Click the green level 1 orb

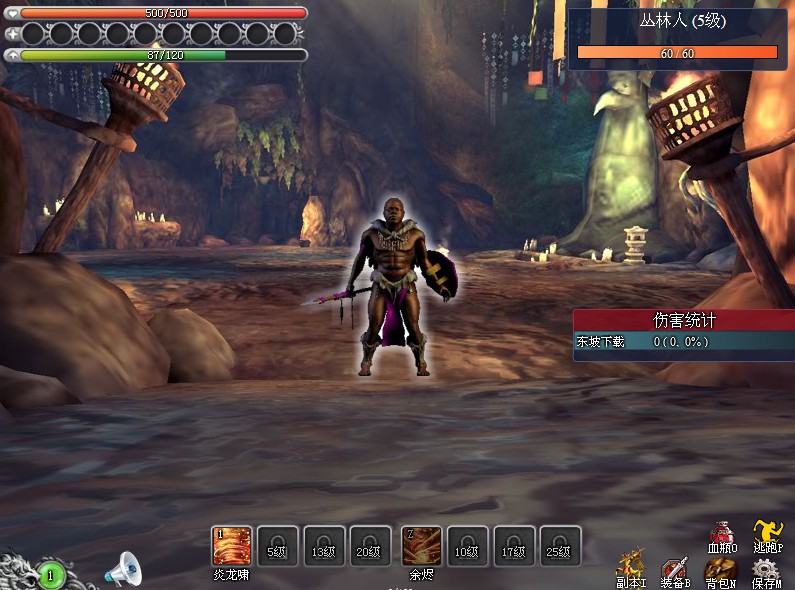click(x=52, y=575)
